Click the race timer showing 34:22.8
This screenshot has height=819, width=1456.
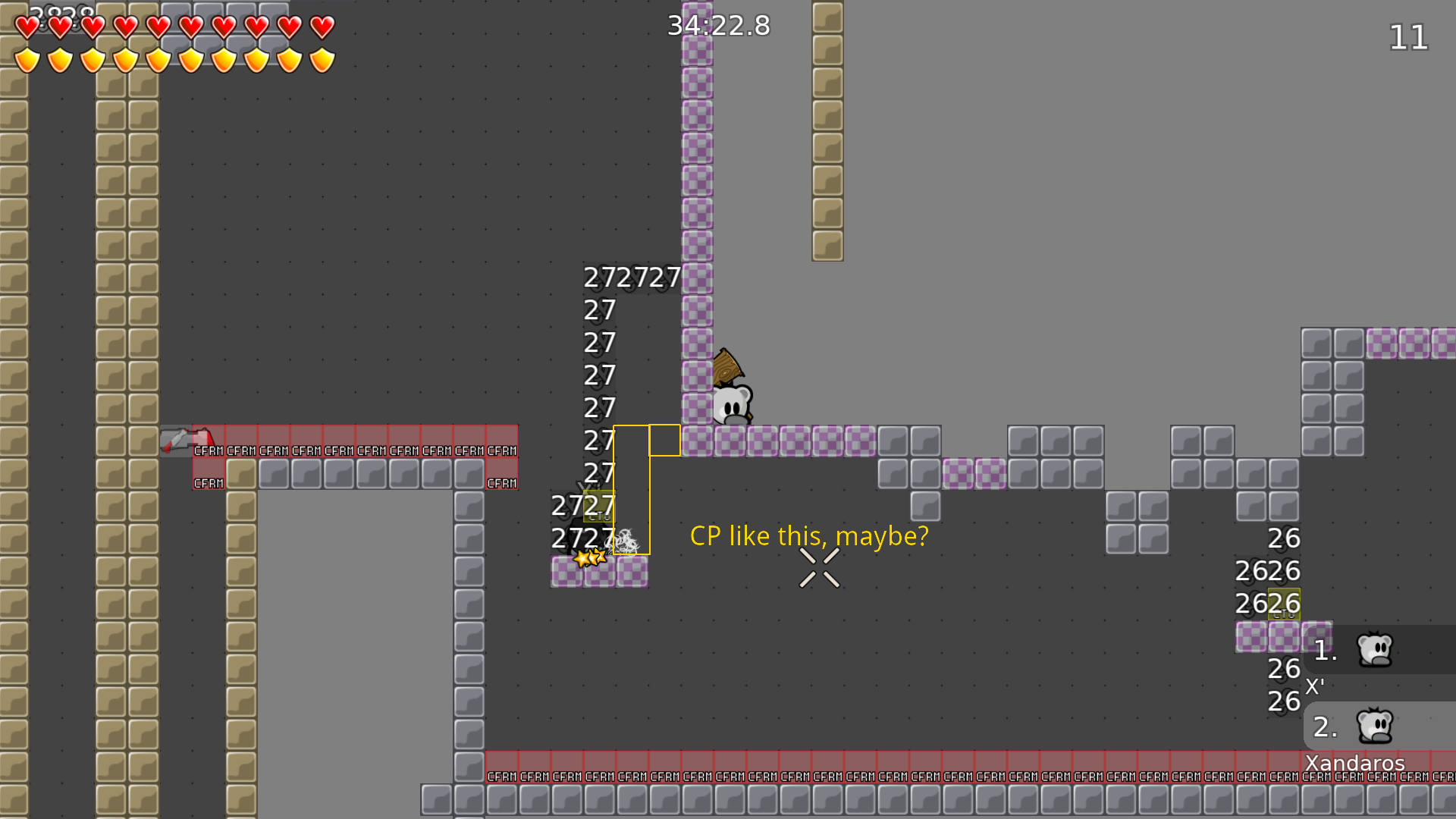[717, 26]
